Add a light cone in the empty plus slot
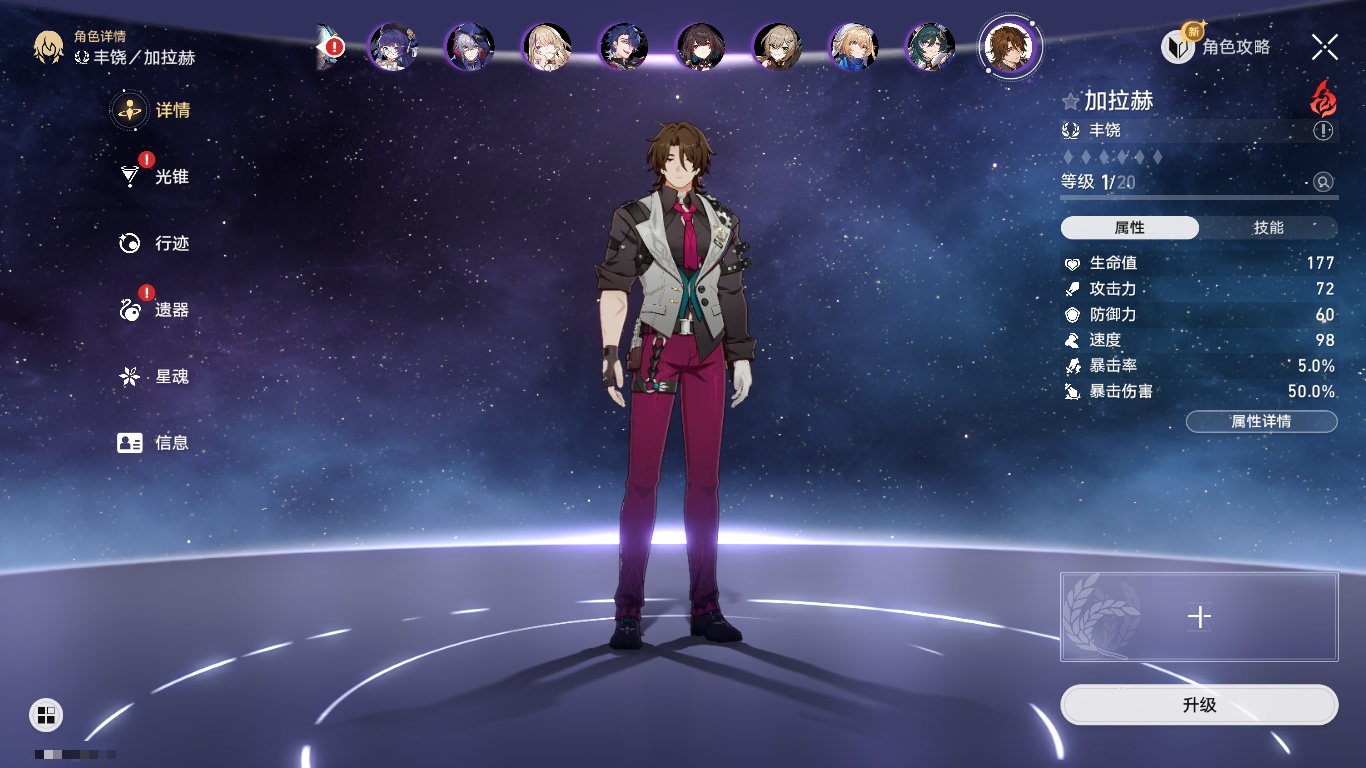 tap(1199, 617)
